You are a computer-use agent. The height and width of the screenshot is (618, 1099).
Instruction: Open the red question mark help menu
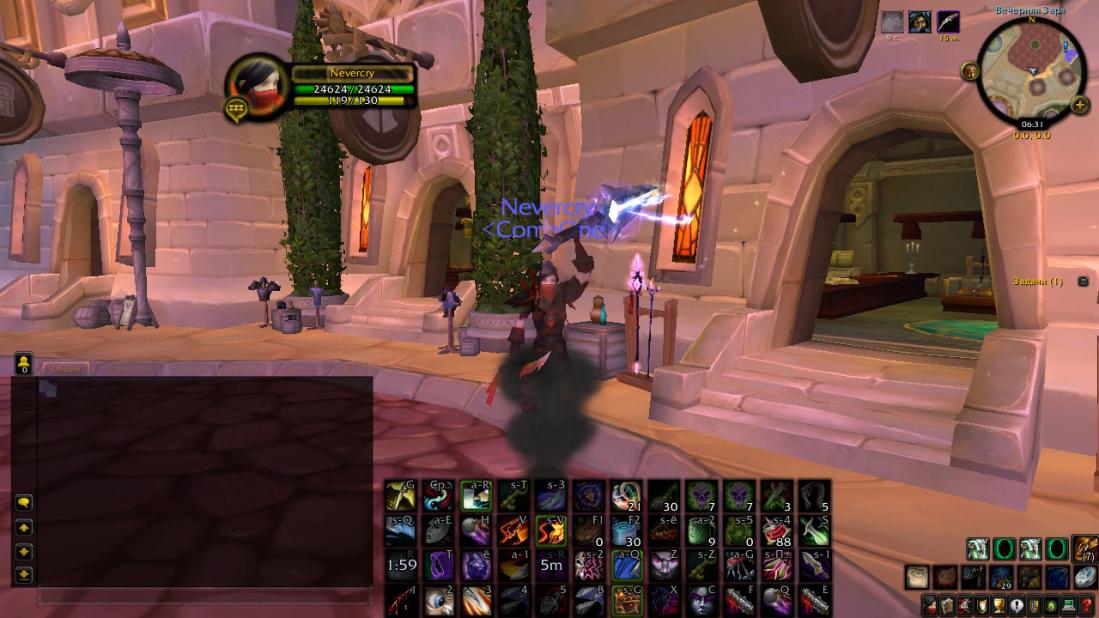tap(1087, 605)
